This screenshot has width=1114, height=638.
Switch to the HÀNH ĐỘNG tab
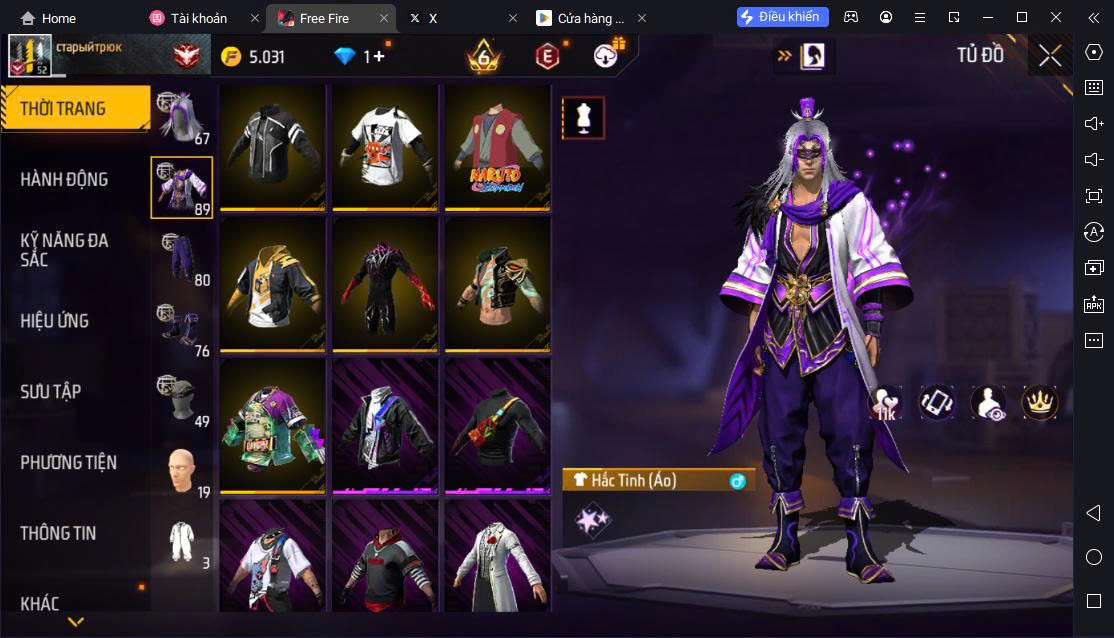point(65,180)
